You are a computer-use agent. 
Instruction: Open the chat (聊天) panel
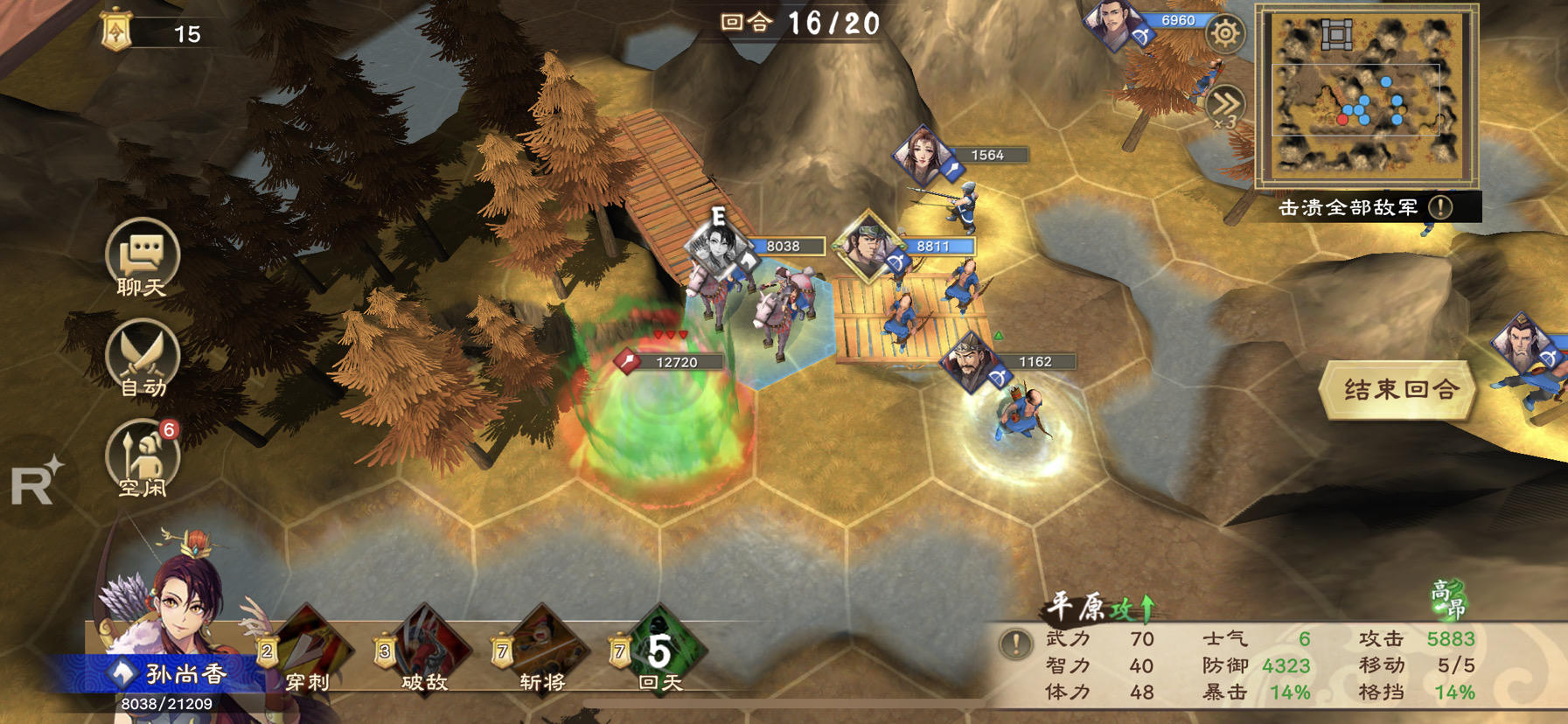(x=142, y=260)
